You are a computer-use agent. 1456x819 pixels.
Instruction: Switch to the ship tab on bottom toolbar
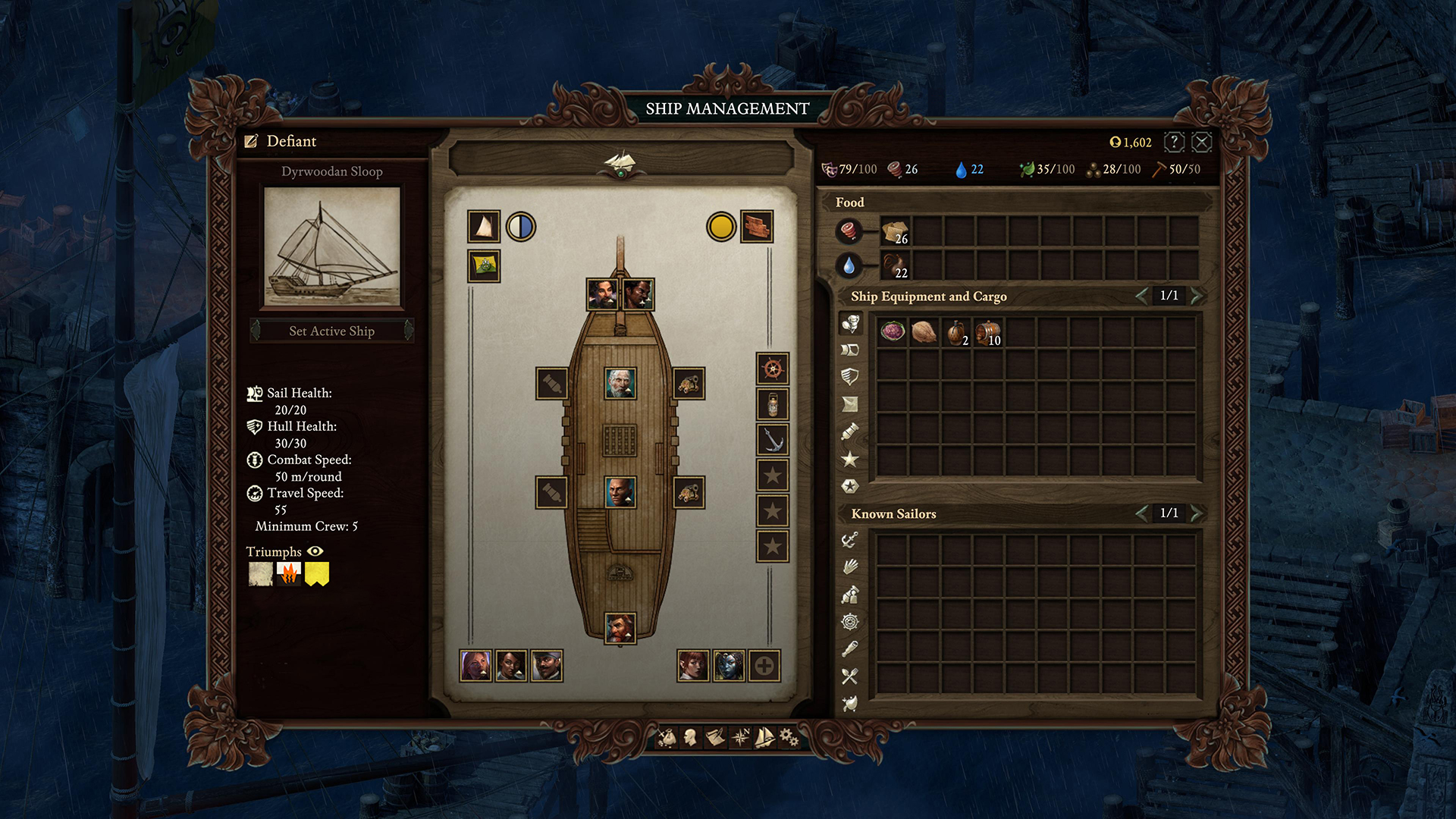point(764,736)
